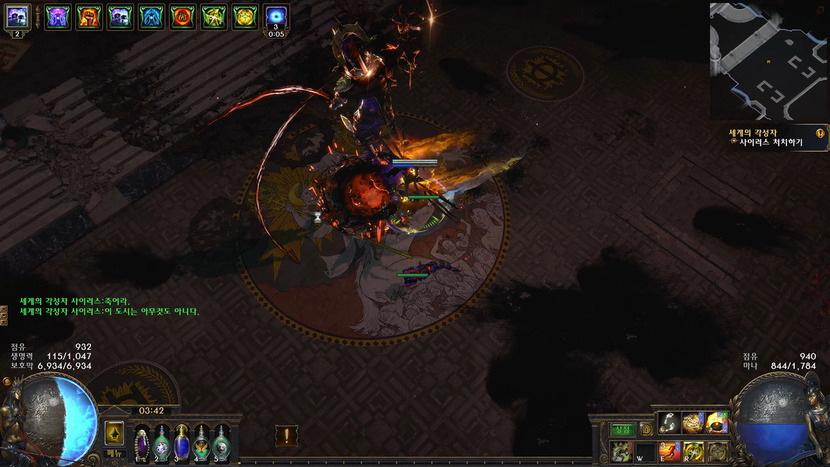Open the minimap overlay
Screen dimensions: 830x467
click(769, 60)
